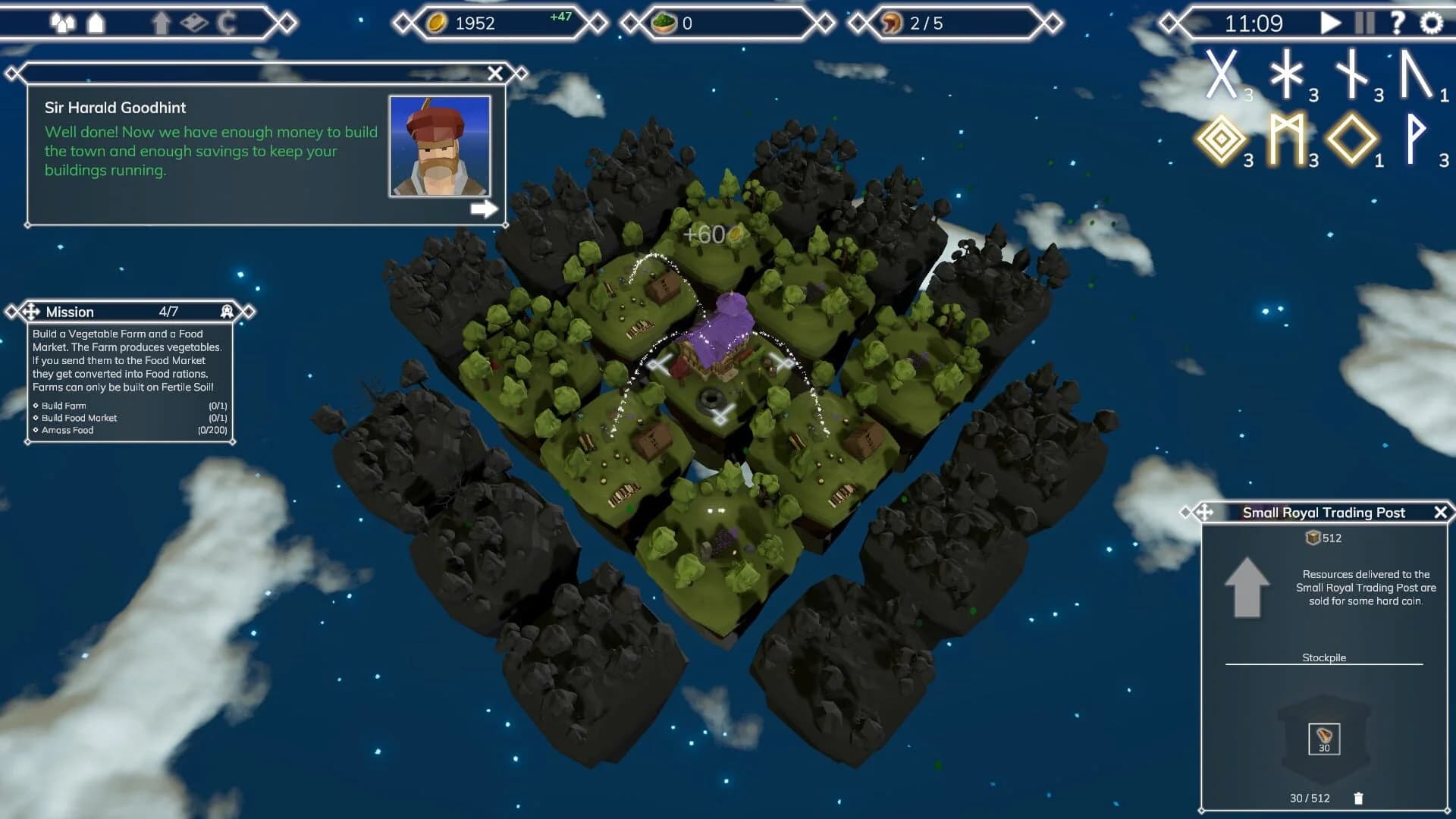Select the first rune card on the right
The width and height of the screenshot is (1456, 819).
point(1222,76)
